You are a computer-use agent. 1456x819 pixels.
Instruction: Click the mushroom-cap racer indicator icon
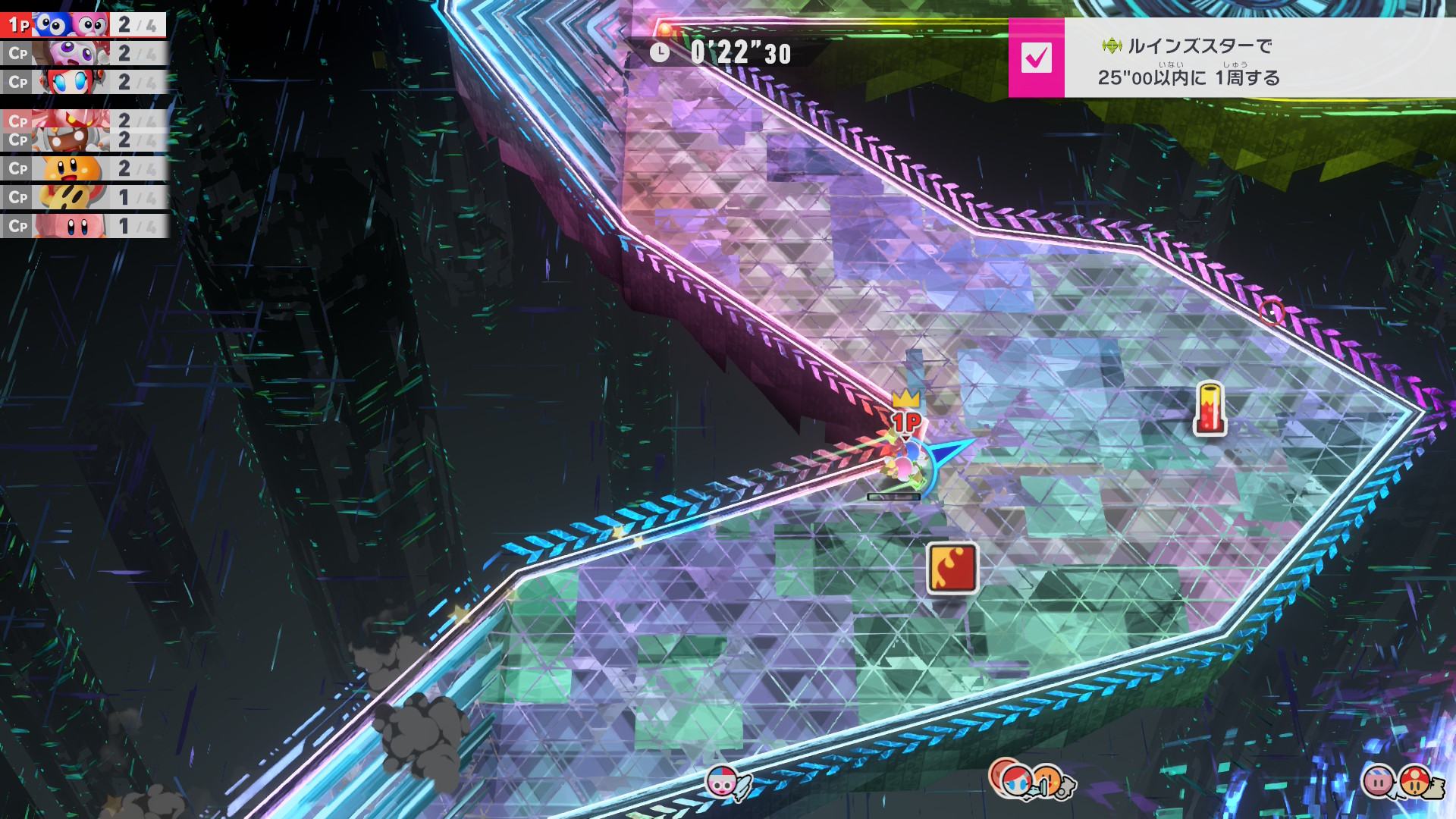(x=1415, y=781)
